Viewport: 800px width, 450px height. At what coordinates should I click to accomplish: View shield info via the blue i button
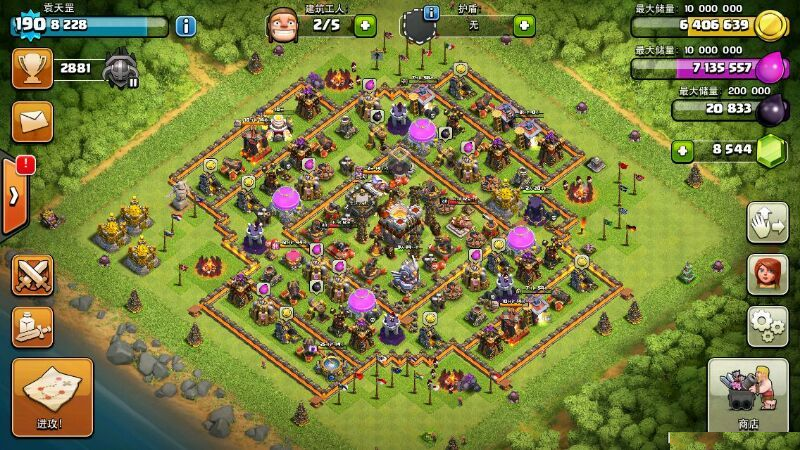point(431,13)
